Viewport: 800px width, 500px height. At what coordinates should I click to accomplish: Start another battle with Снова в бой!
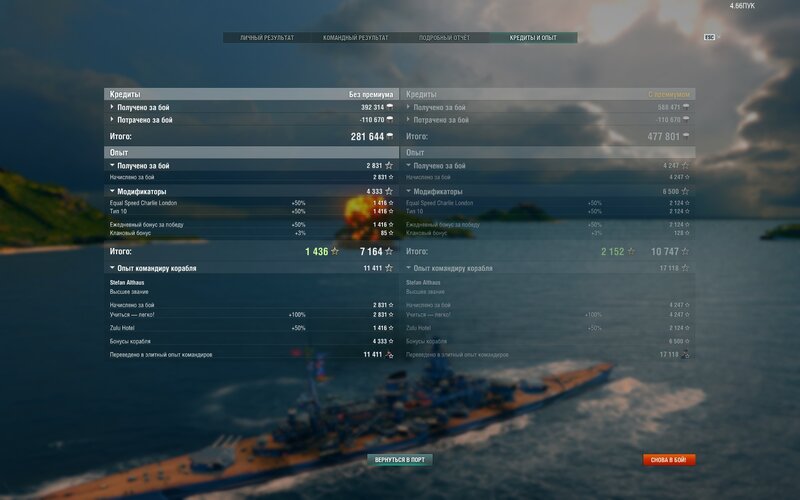coord(669,460)
